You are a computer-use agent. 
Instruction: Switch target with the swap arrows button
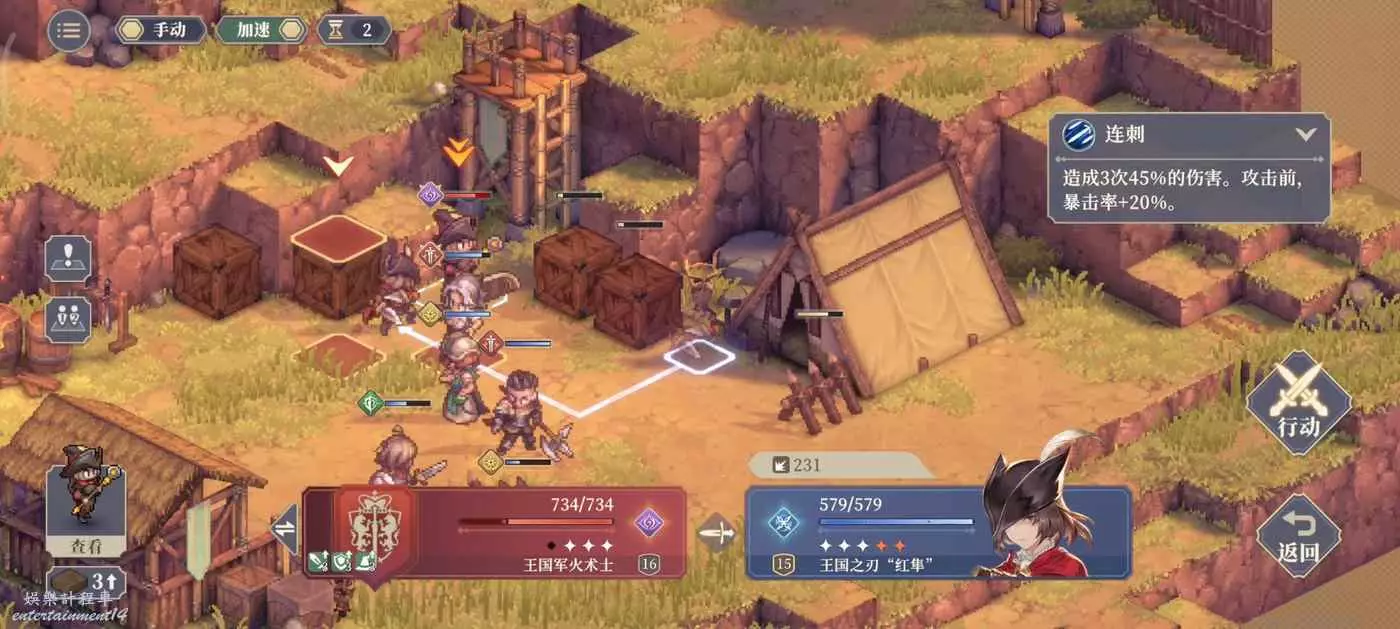(x=285, y=529)
